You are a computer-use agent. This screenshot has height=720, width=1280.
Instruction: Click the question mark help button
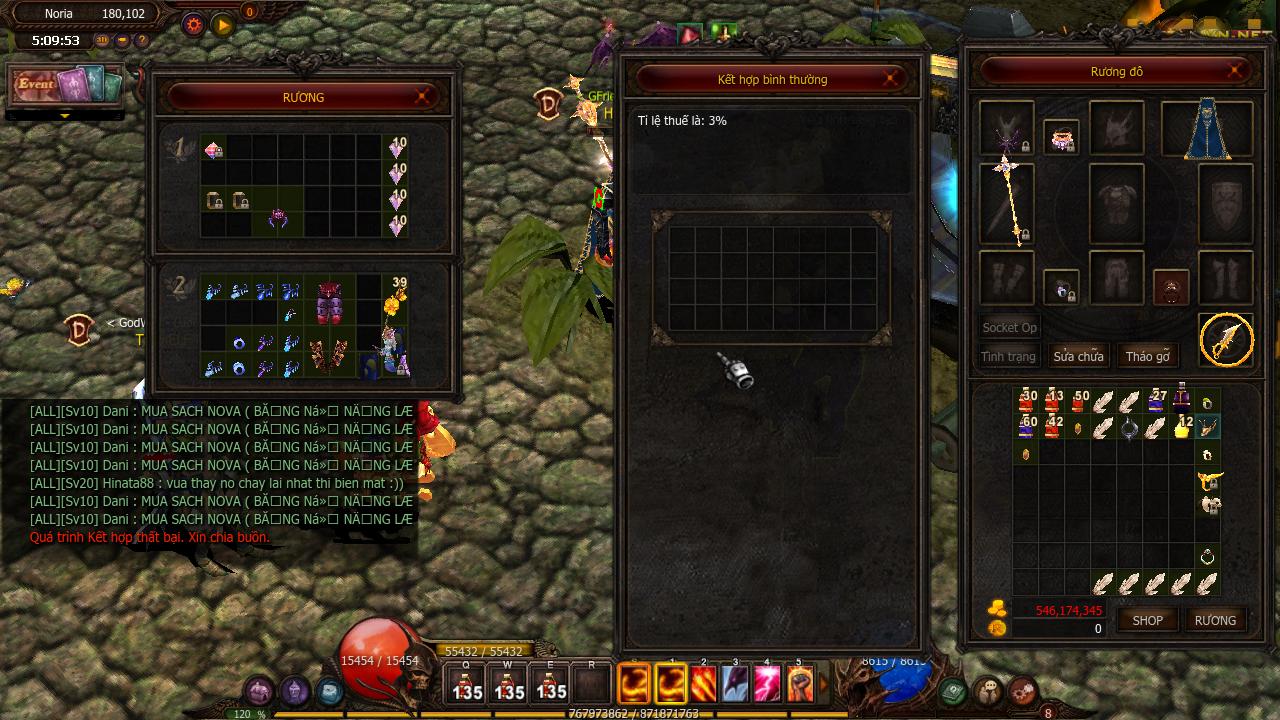(x=142, y=41)
